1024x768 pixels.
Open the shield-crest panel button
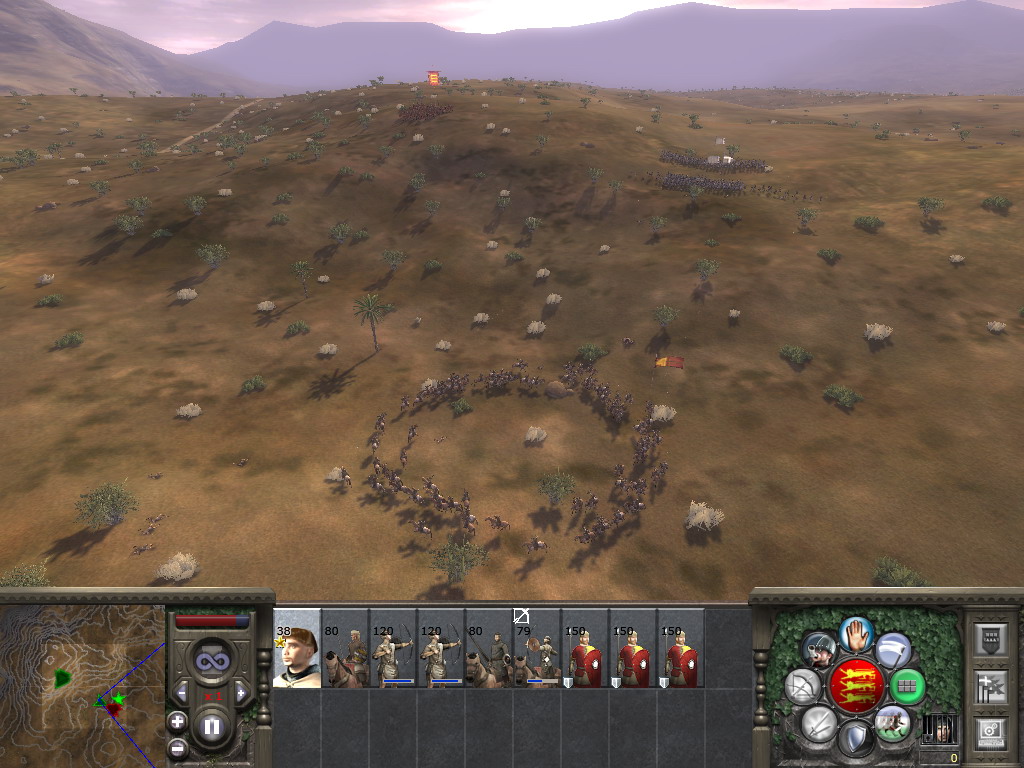[990, 637]
